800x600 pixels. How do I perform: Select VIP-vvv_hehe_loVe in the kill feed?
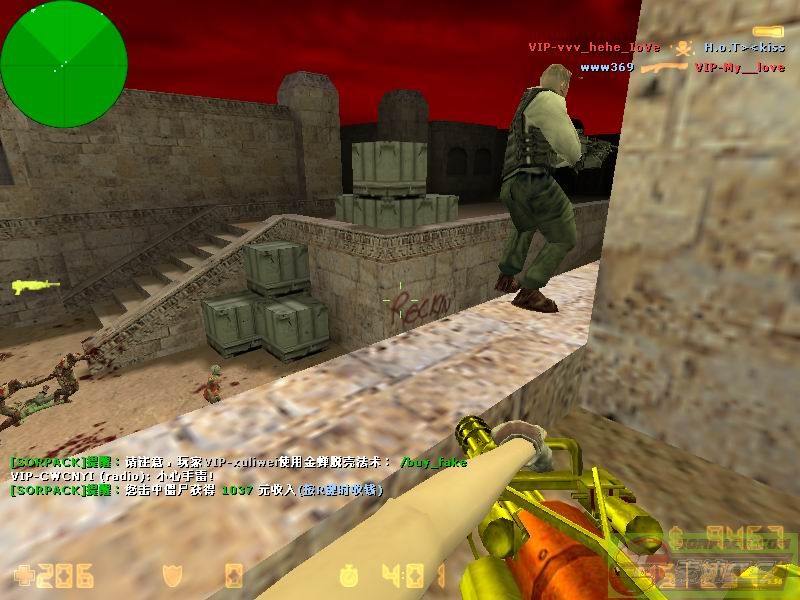click(x=594, y=47)
